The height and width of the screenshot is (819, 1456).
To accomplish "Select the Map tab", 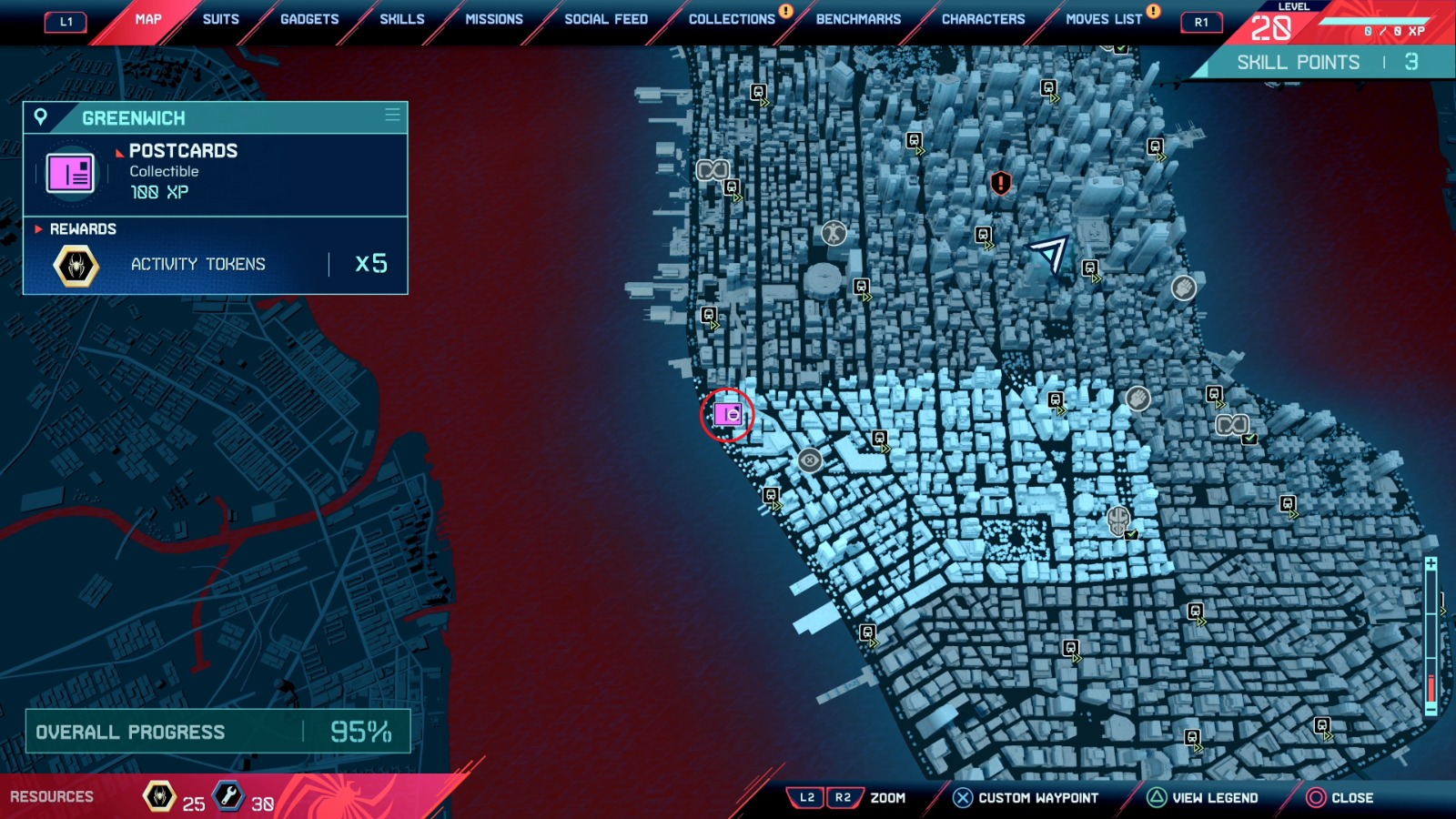I will [x=148, y=19].
